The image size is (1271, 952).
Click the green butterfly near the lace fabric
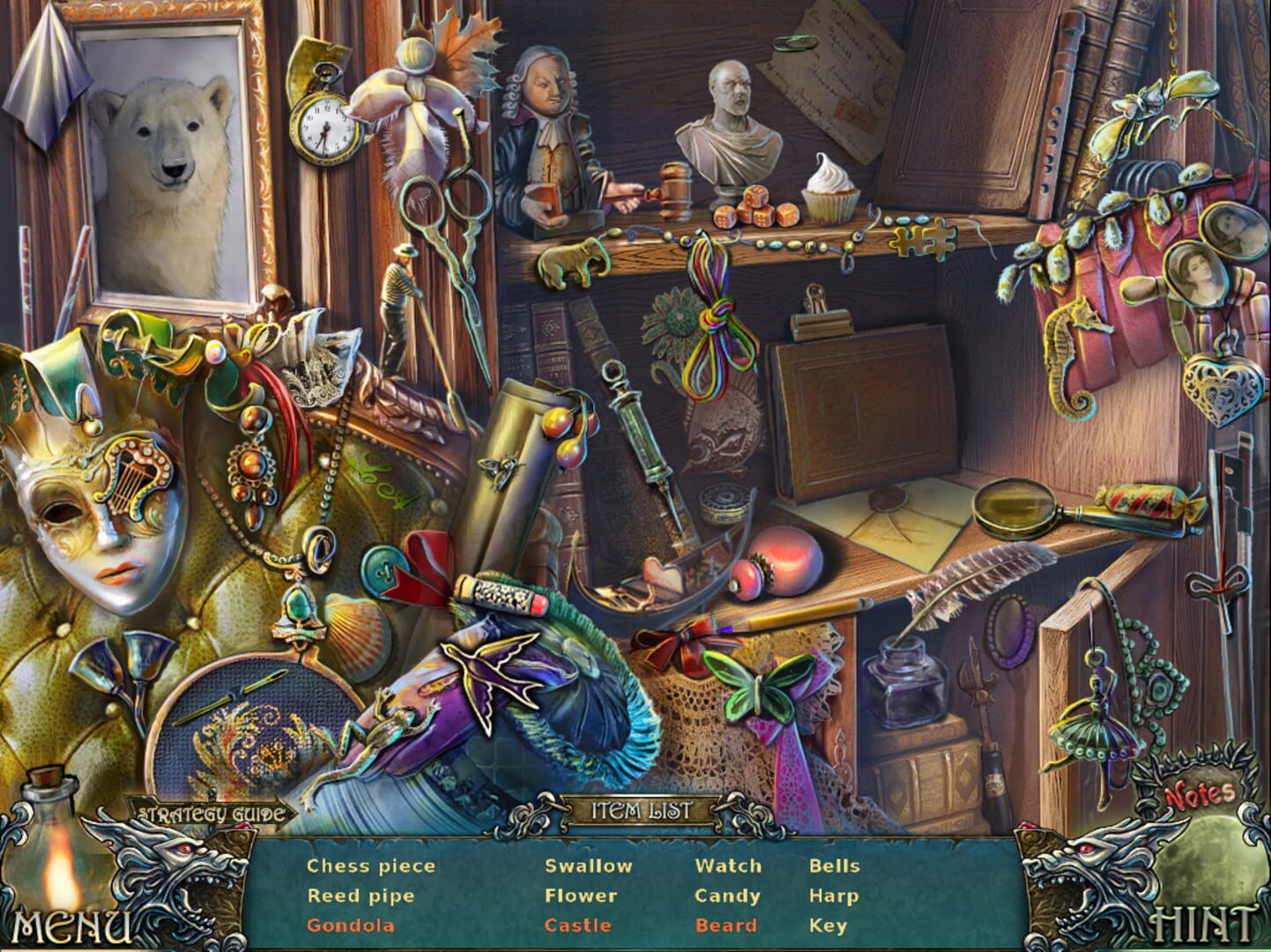point(758,683)
